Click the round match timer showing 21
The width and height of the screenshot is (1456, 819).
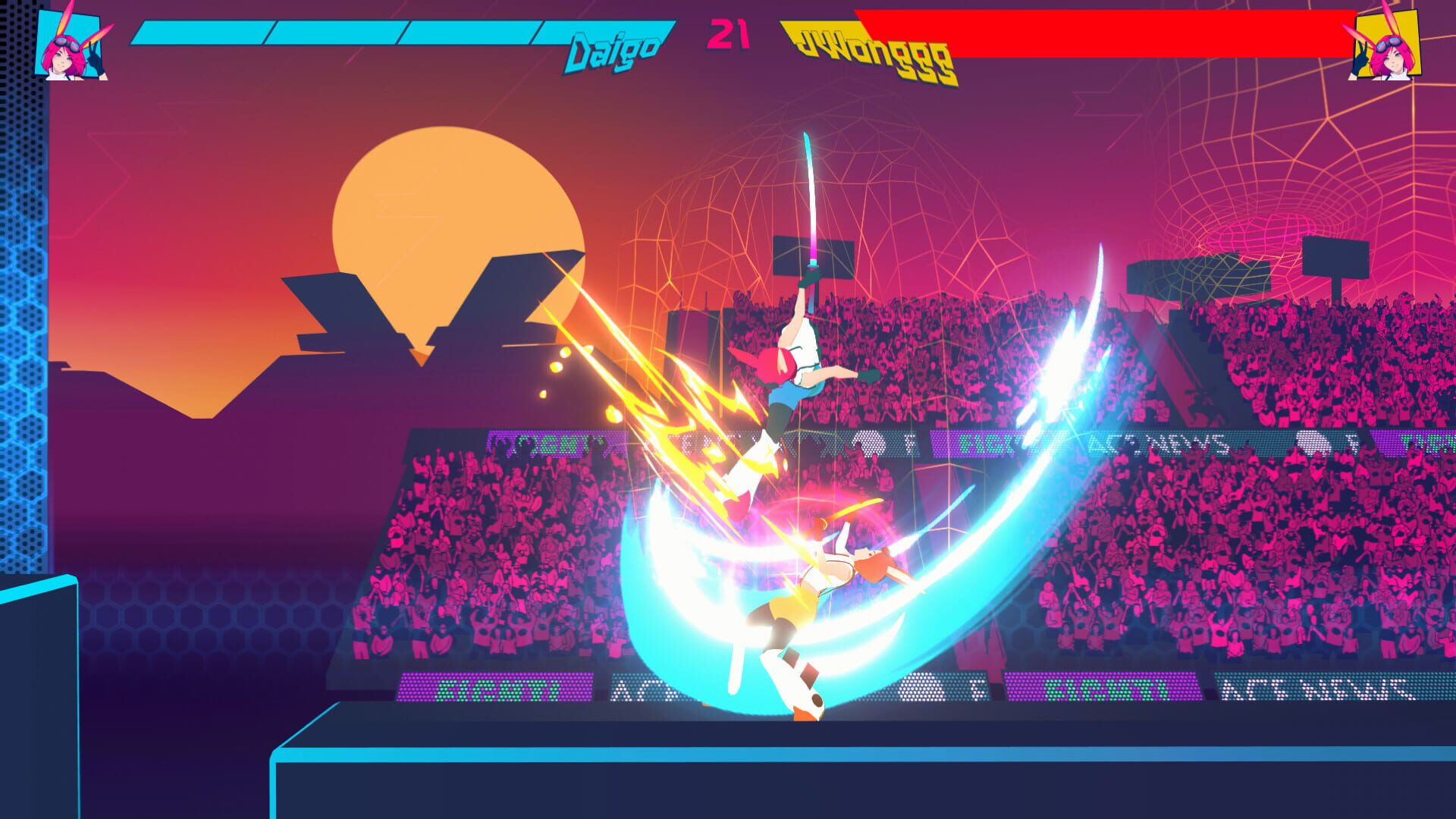click(x=726, y=34)
